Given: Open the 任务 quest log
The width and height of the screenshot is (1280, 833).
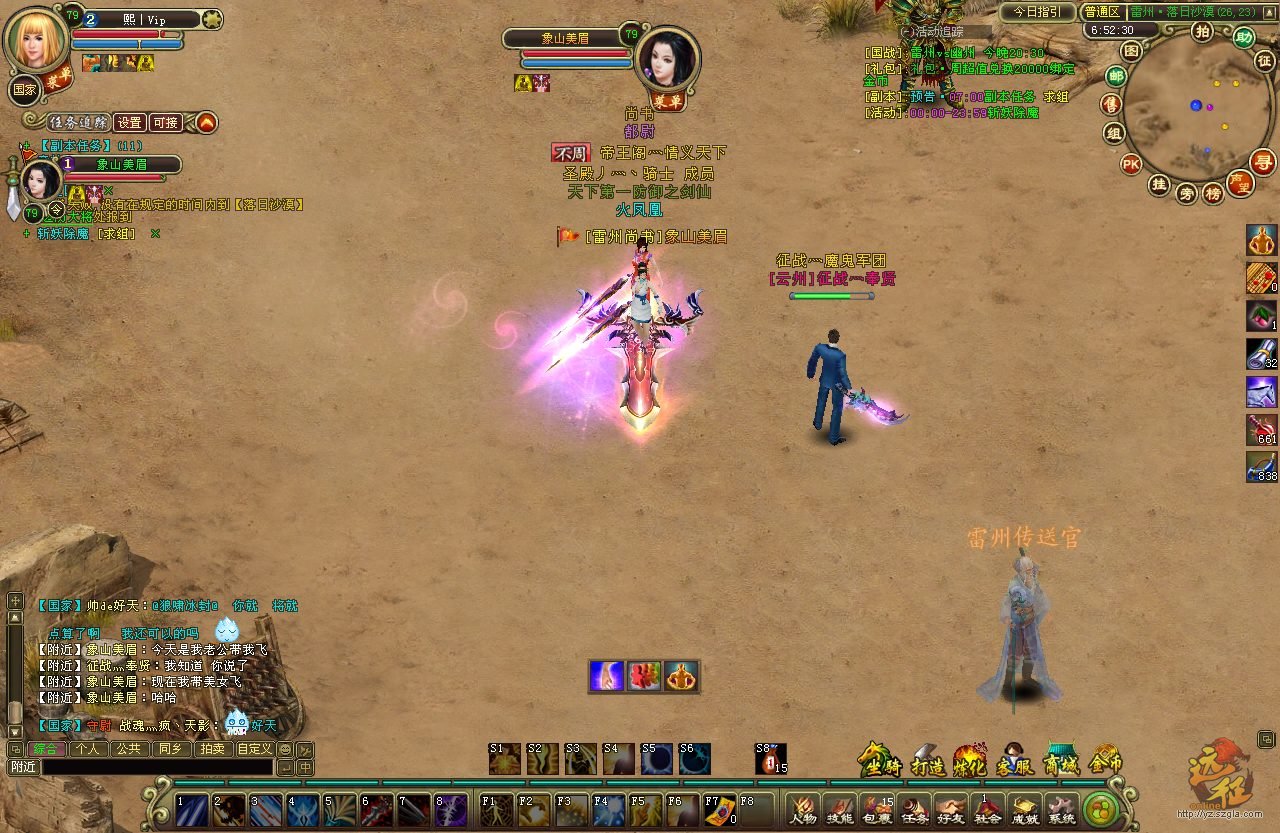Looking at the screenshot, I should (x=914, y=808).
